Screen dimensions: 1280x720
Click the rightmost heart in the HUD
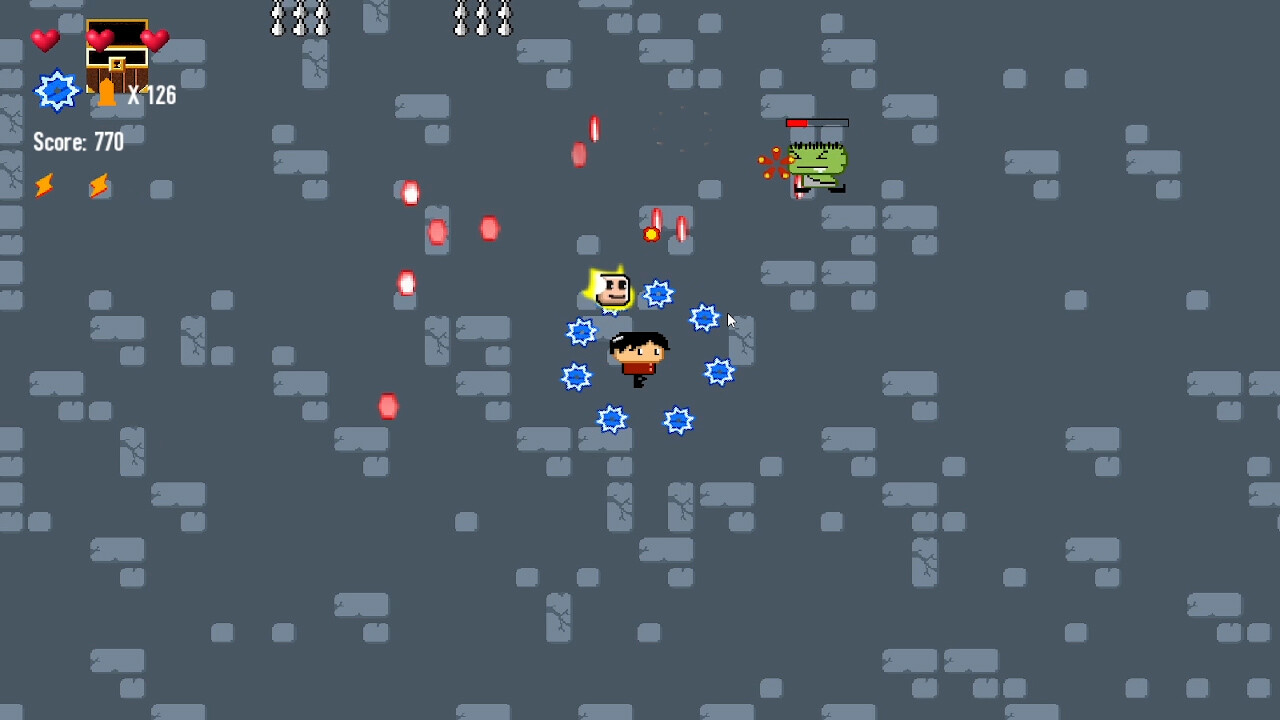point(154,38)
